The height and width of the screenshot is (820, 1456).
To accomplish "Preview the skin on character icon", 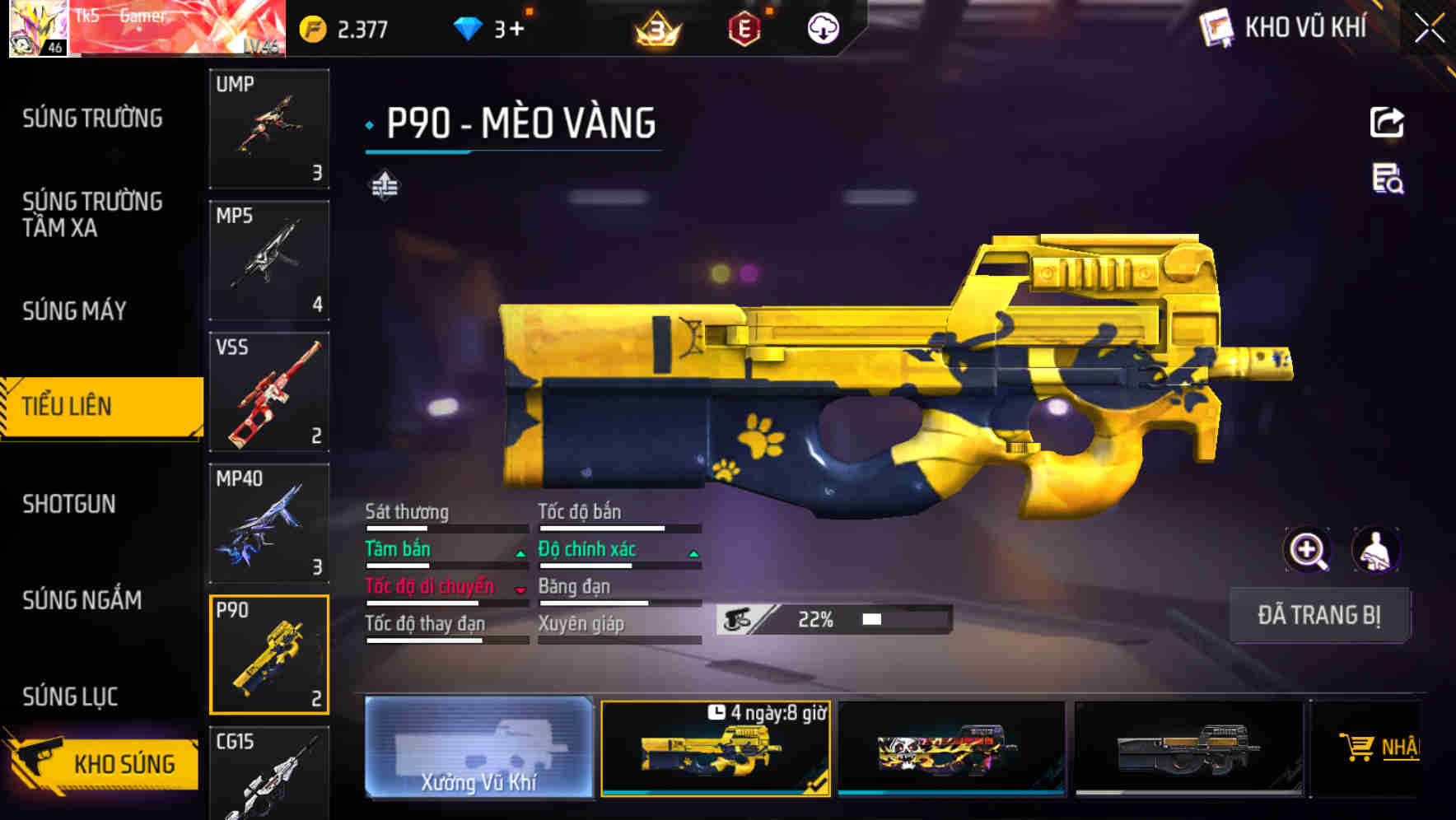I will tap(1375, 550).
